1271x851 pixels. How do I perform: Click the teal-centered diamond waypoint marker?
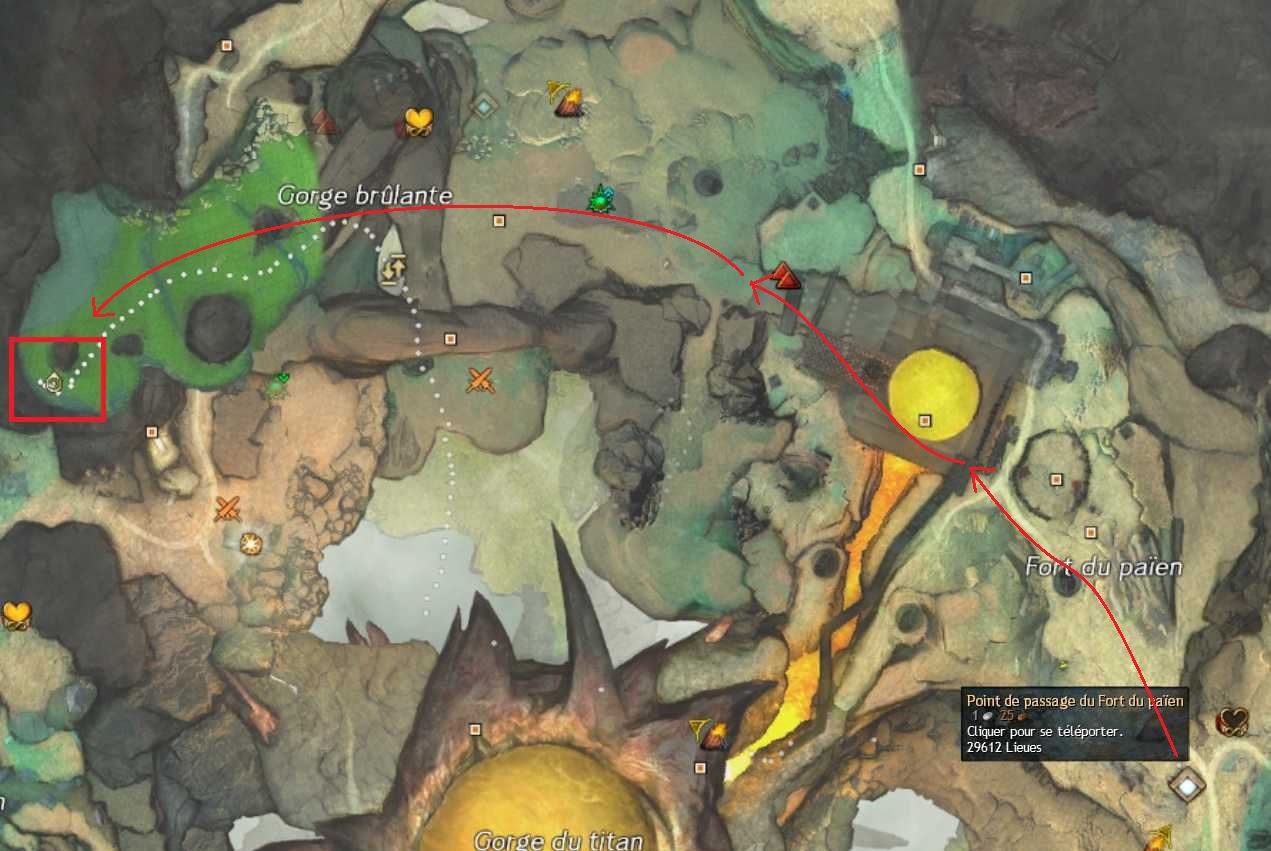pyautogui.click(x=485, y=105)
